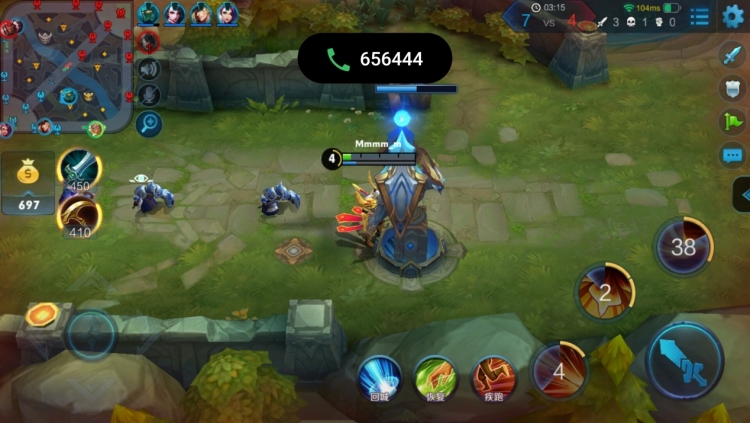Tap the battle minimap
The height and width of the screenshot is (423, 750).
click(x=66, y=67)
